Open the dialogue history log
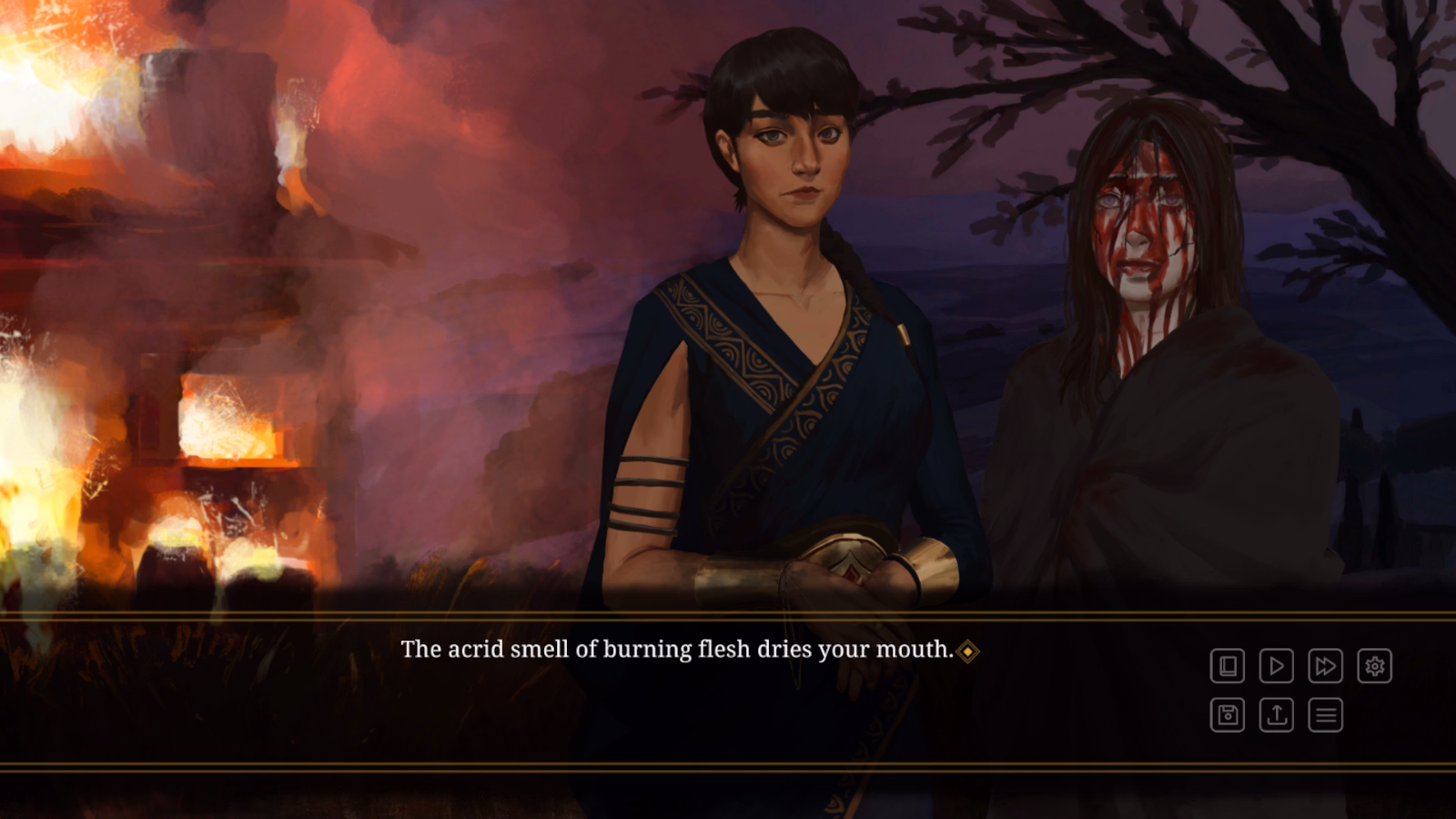The width and height of the screenshot is (1456, 819). 1228,666
